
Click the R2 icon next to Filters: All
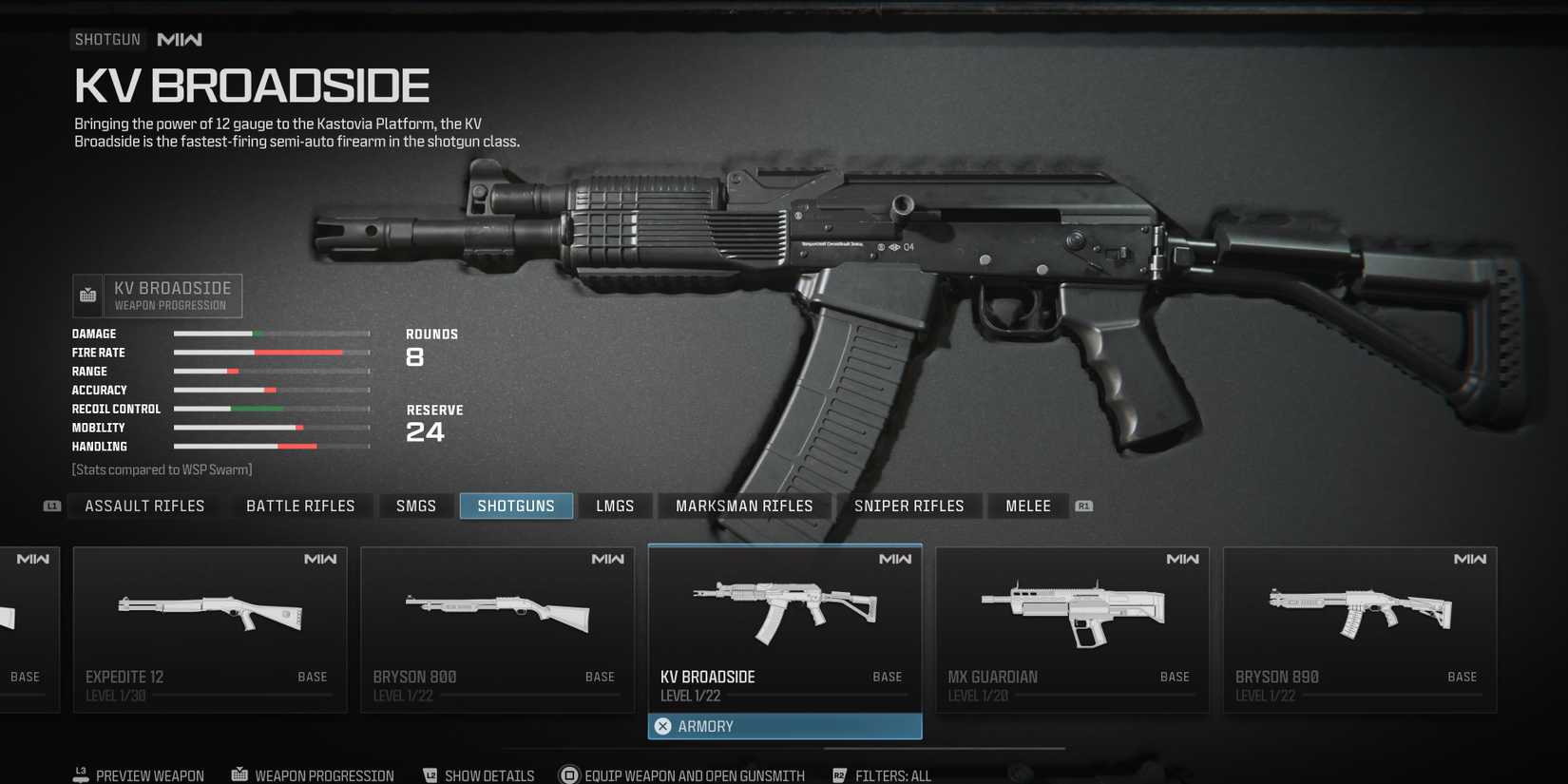point(840,774)
